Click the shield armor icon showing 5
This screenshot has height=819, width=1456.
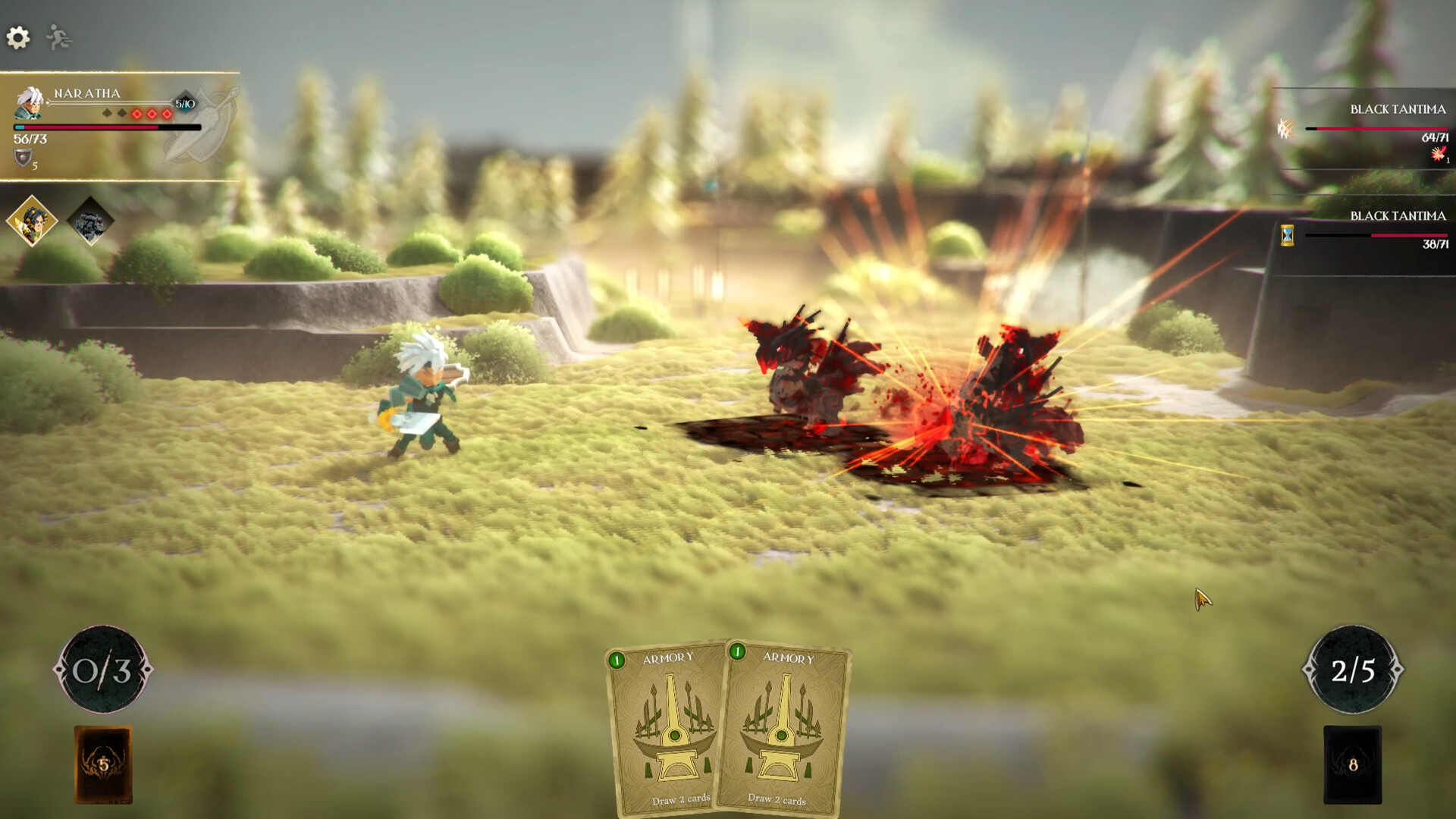(23, 158)
